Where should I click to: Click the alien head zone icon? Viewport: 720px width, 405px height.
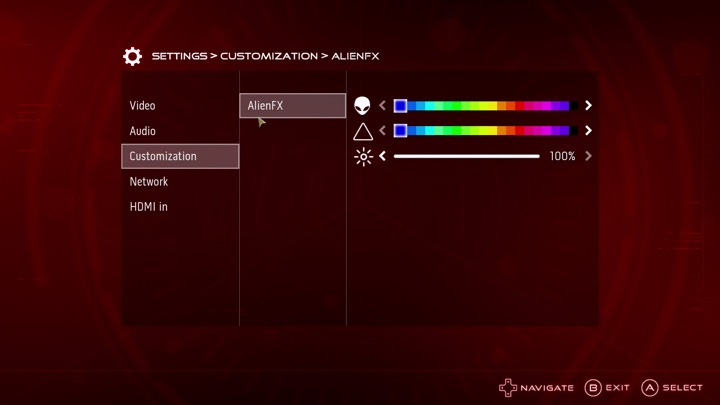pyautogui.click(x=362, y=105)
